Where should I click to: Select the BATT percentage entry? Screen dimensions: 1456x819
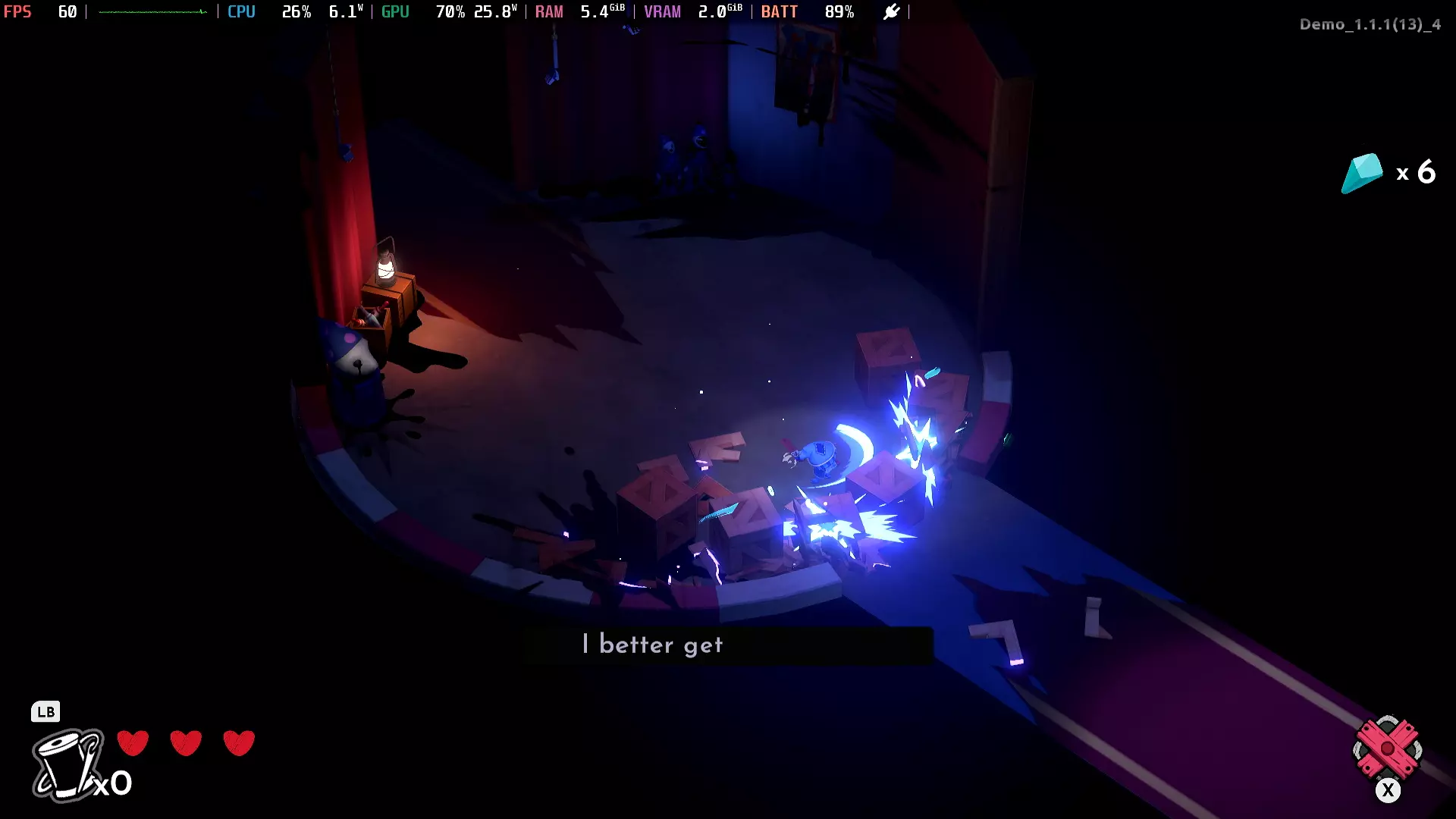(x=839, y=11)
